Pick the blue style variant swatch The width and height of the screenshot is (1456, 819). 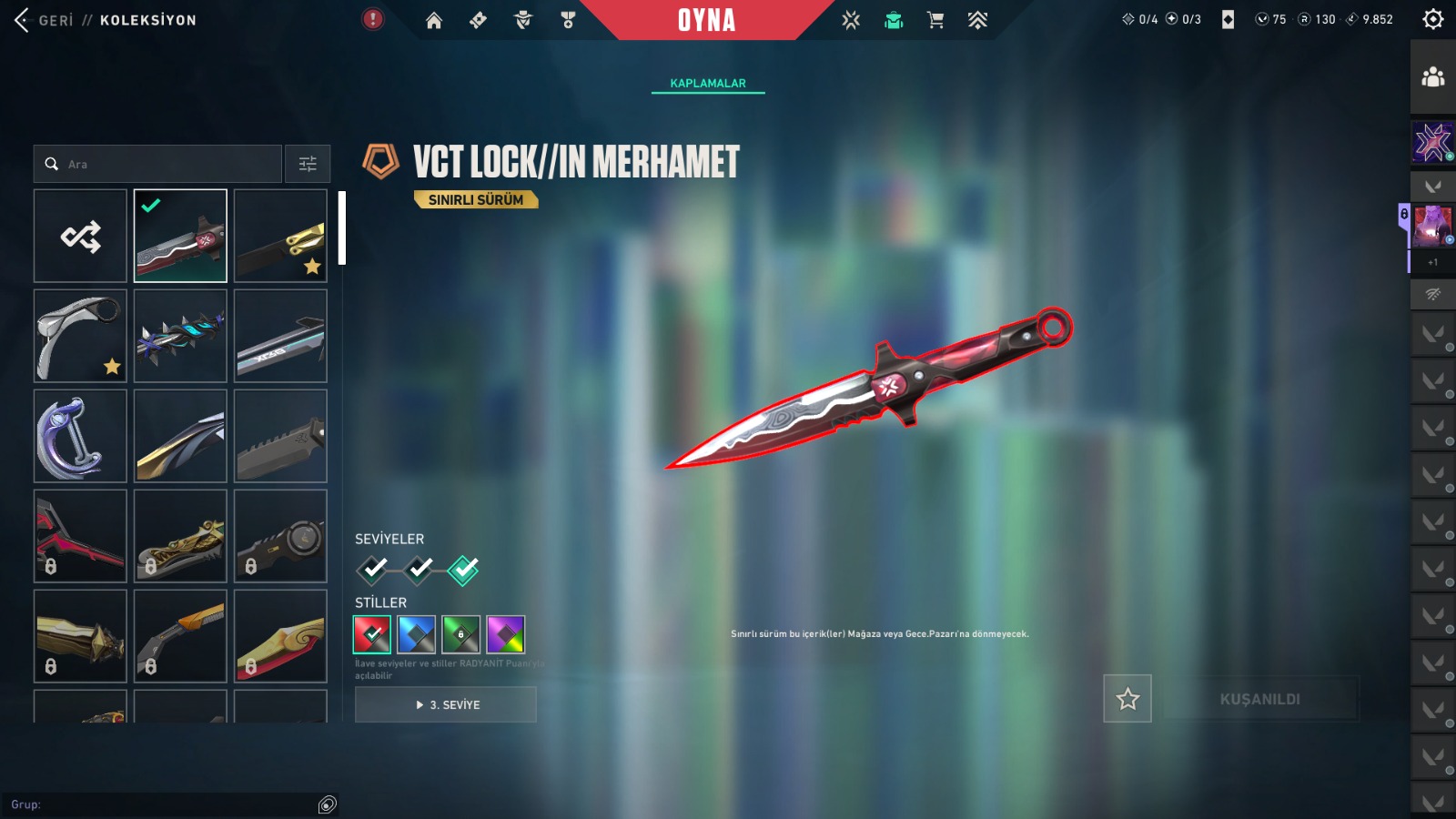[416, 634]
